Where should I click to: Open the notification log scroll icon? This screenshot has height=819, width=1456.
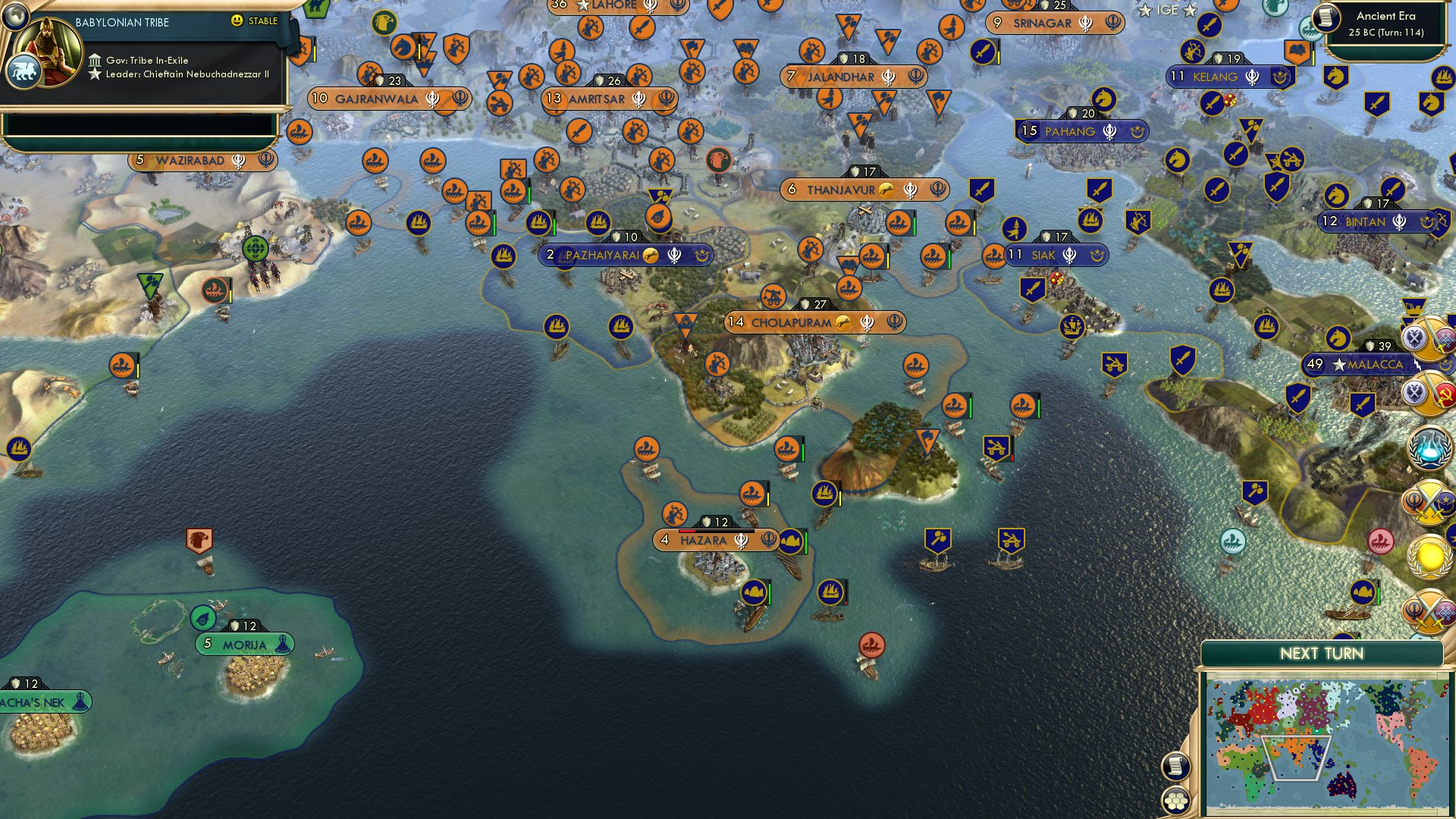click(1176, 767)
